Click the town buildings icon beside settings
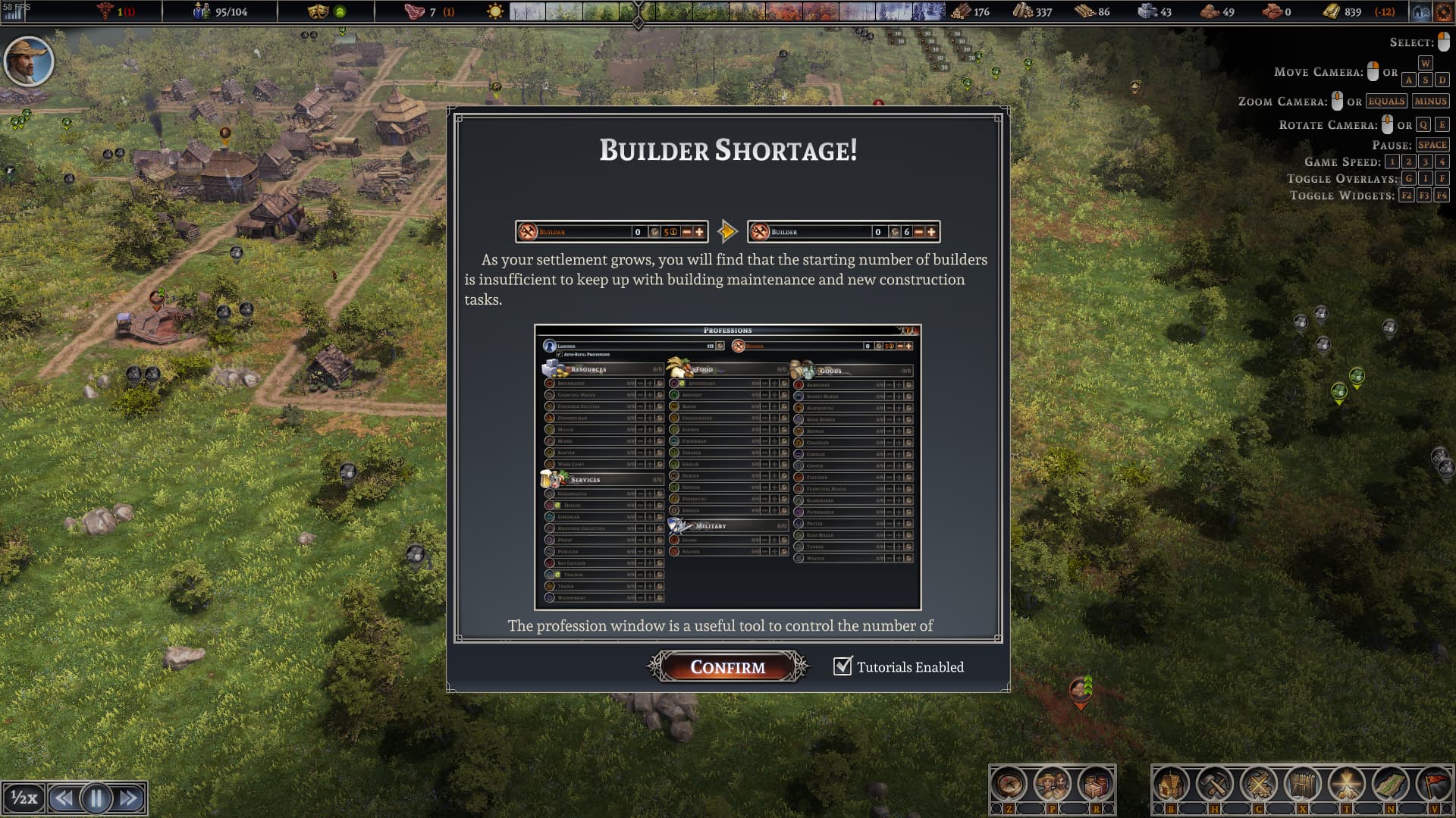Screen dimensions: 1456x818 click(x=1421, y=11)
